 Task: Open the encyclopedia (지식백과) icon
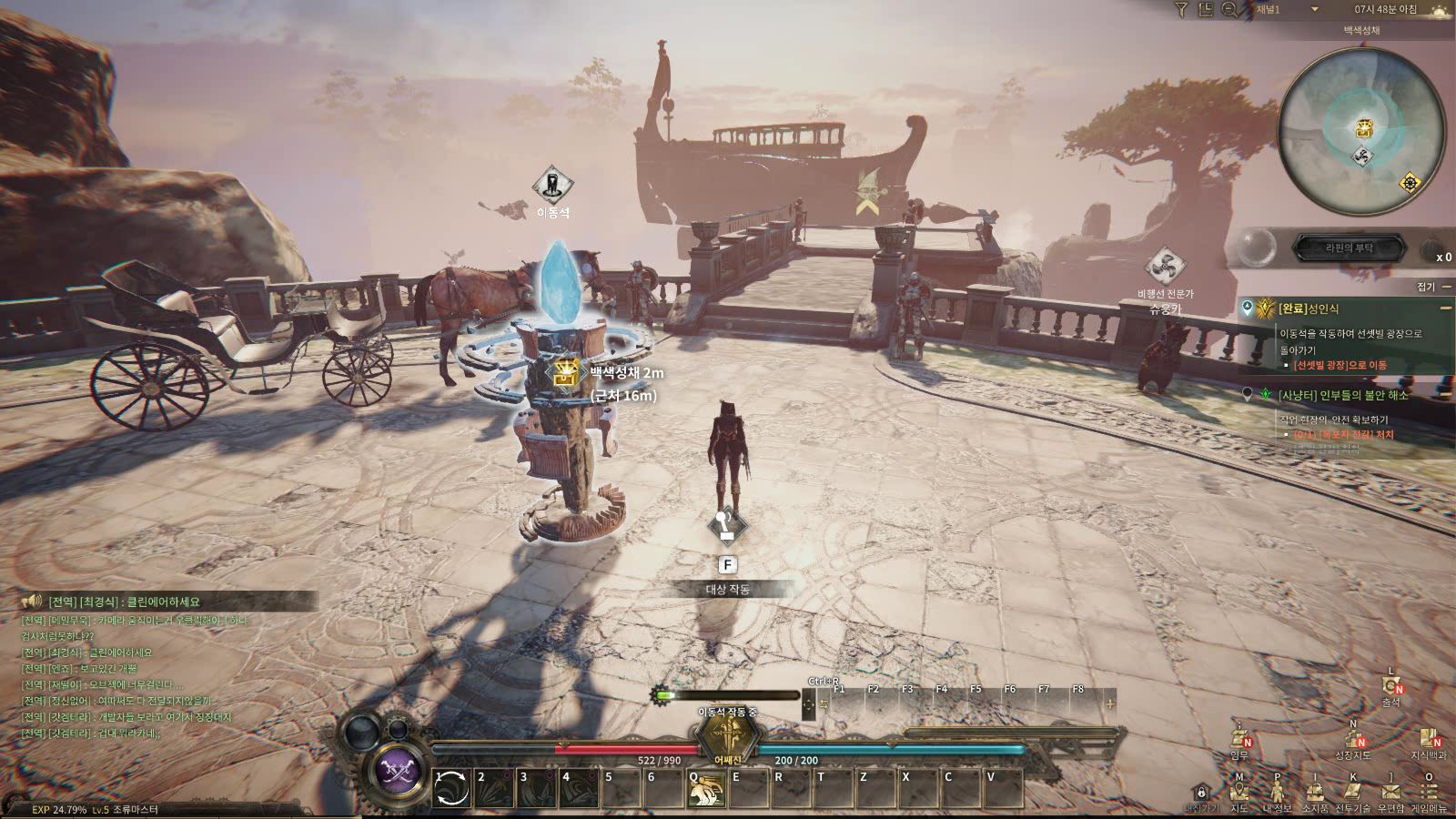(1427, 738)
